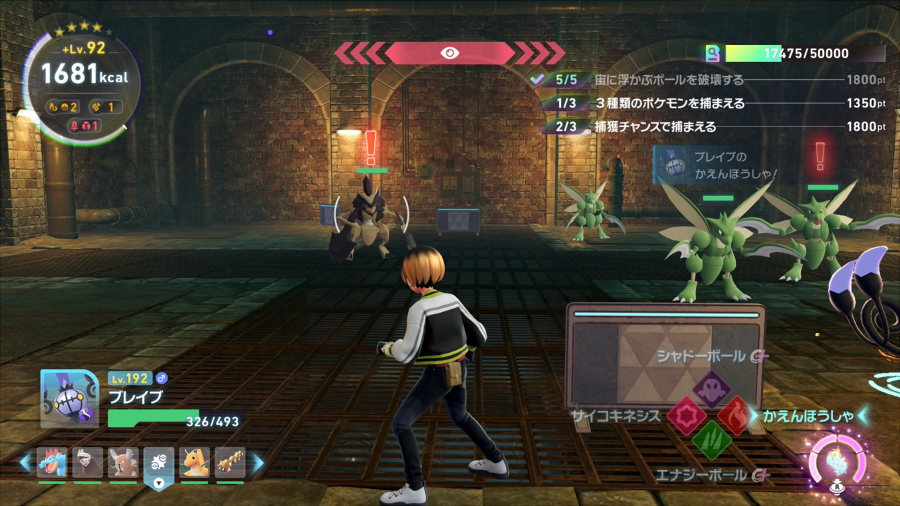Select the golden segmented Pokémon party slot

coord(230,462)
